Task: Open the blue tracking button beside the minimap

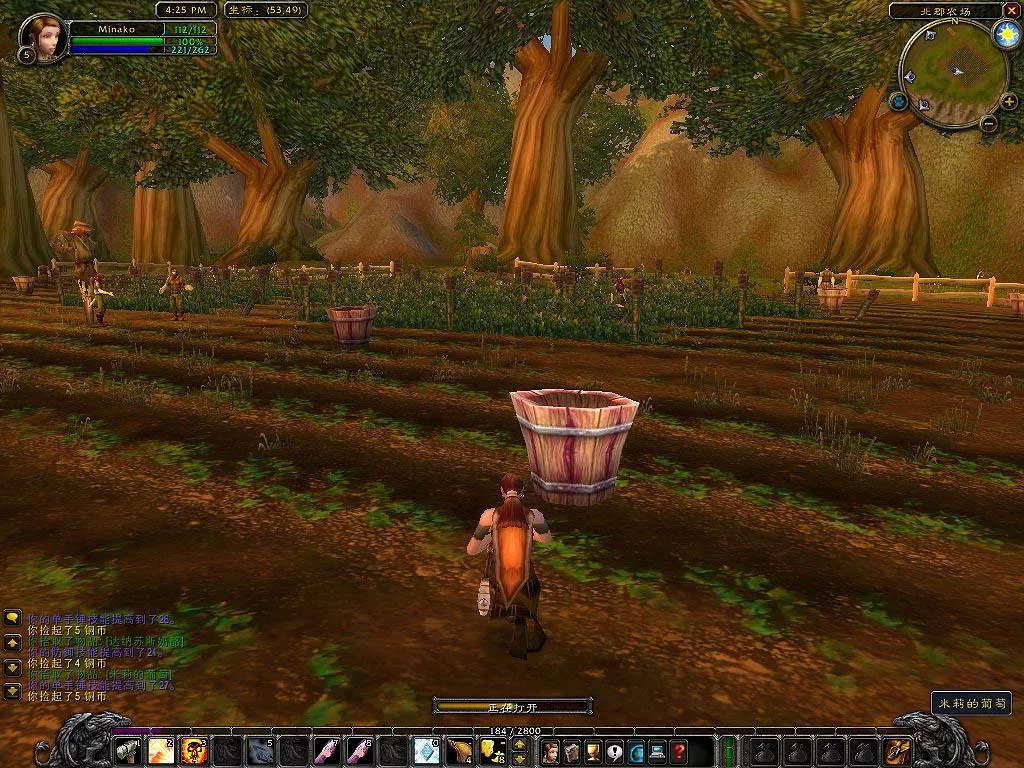Action: [x=899, y=101]
